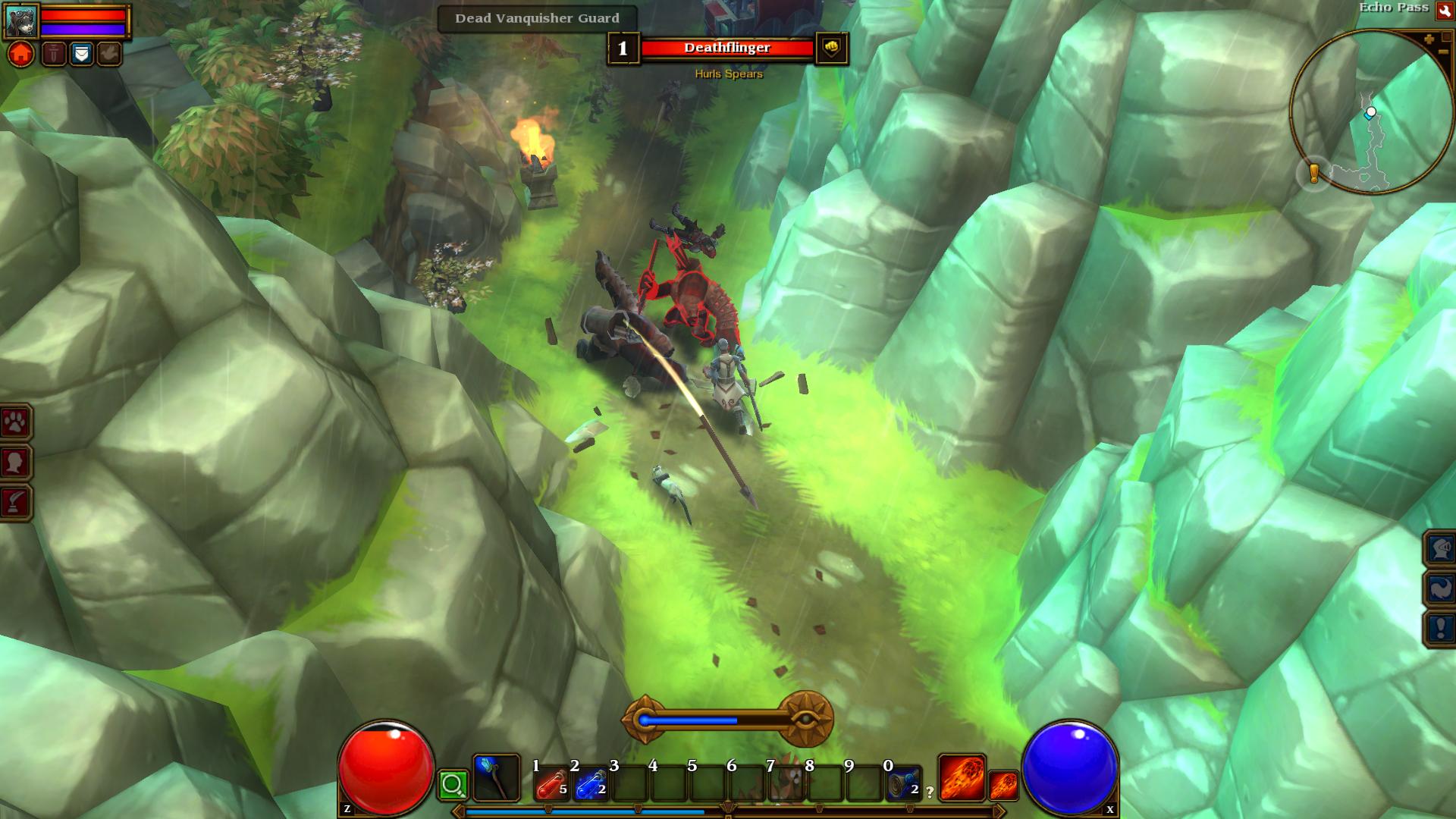Toggle the green magnifying glass item-label button
Screen dimensions: 1456x819
pos(453,784)
